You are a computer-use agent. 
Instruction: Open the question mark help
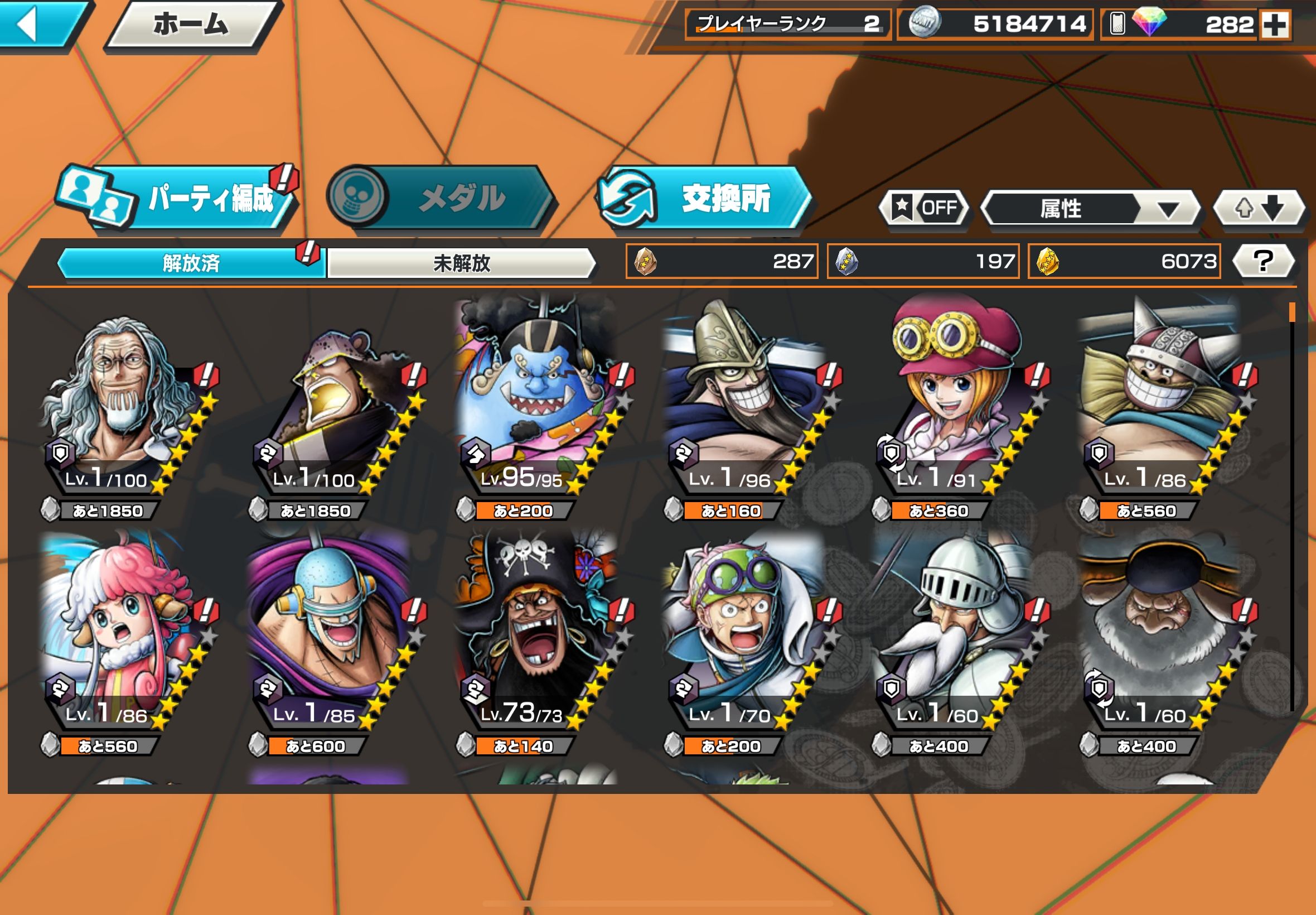pyautogui.click(x=1262, y=262)
